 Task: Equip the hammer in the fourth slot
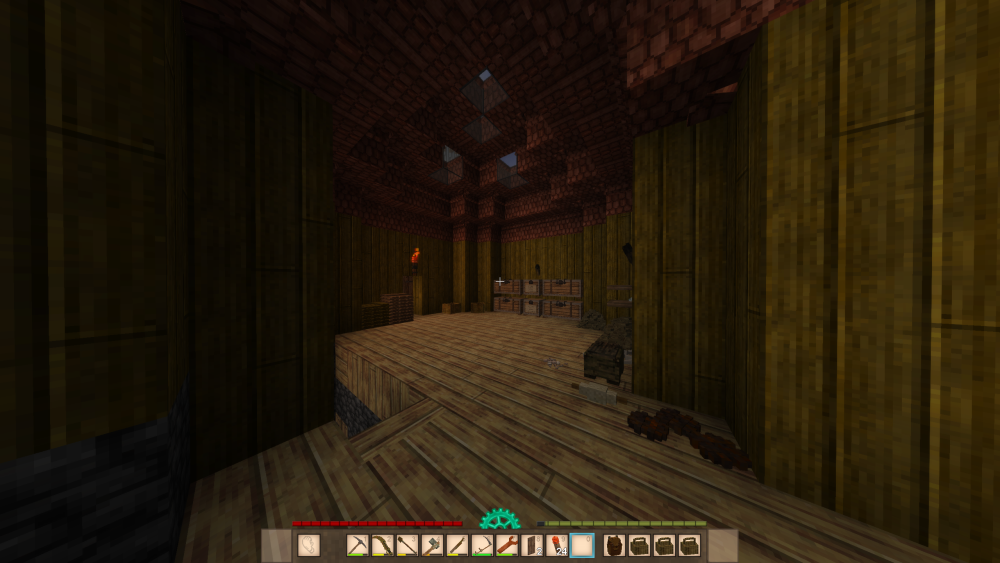click(432, 546)
